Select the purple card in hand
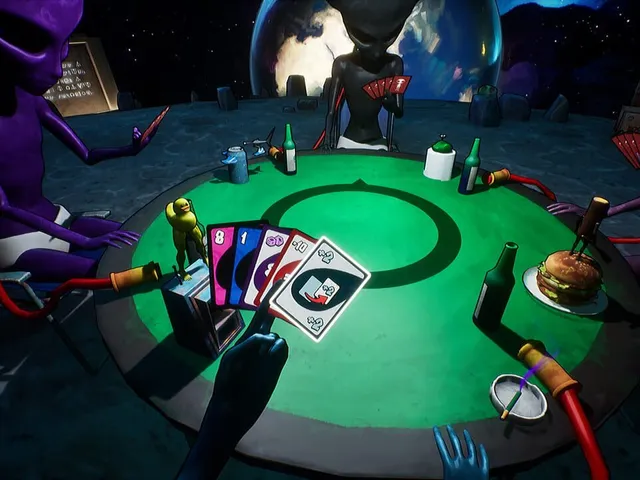 pos(268,256)
